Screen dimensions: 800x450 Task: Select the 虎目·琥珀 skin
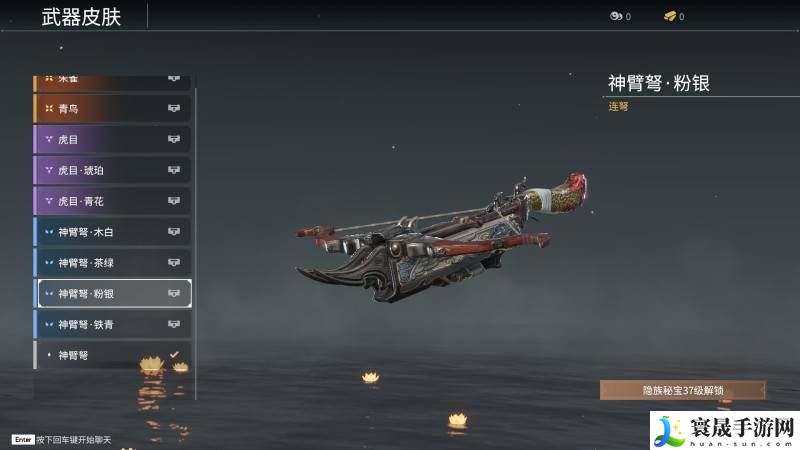point(112,170)
